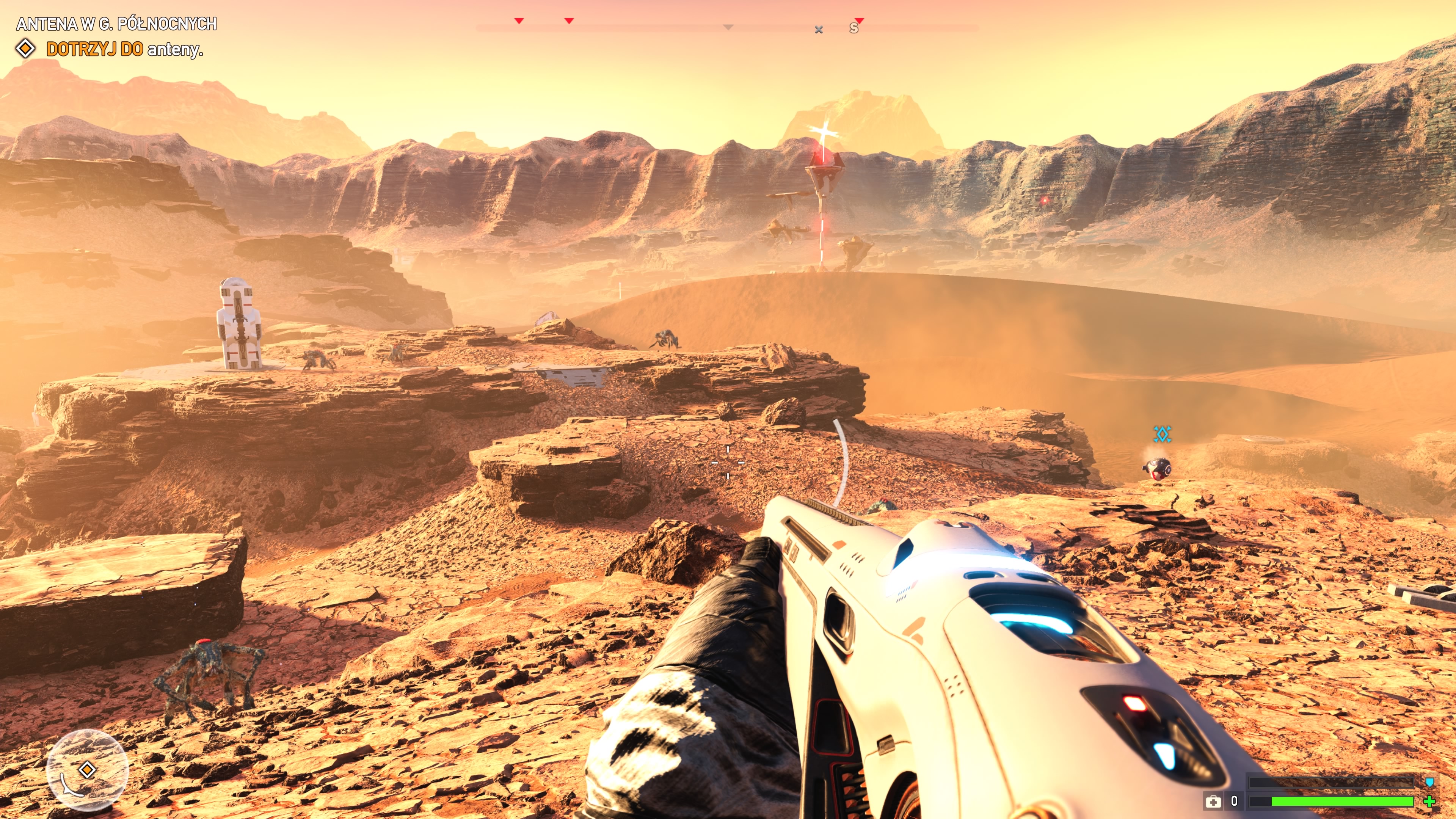This screenshot has height=819, width=1456.
Task: Select the blue shield icon
Action: pyautogui.click(x=1429, y=782)
